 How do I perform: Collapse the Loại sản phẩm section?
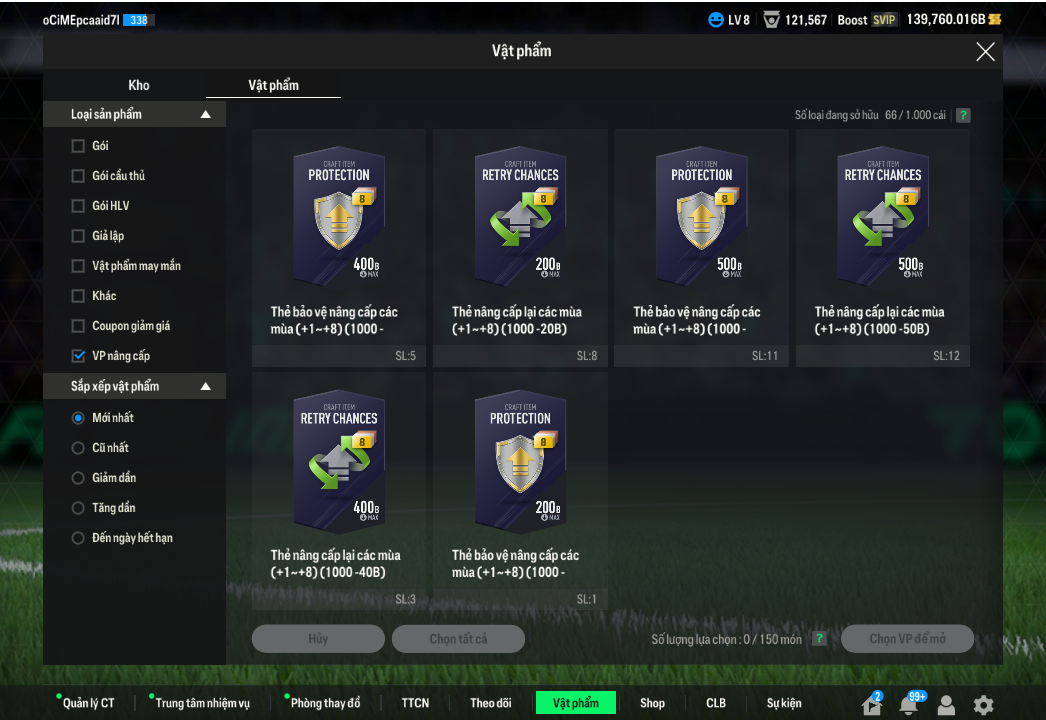click(x=205, y=115)
